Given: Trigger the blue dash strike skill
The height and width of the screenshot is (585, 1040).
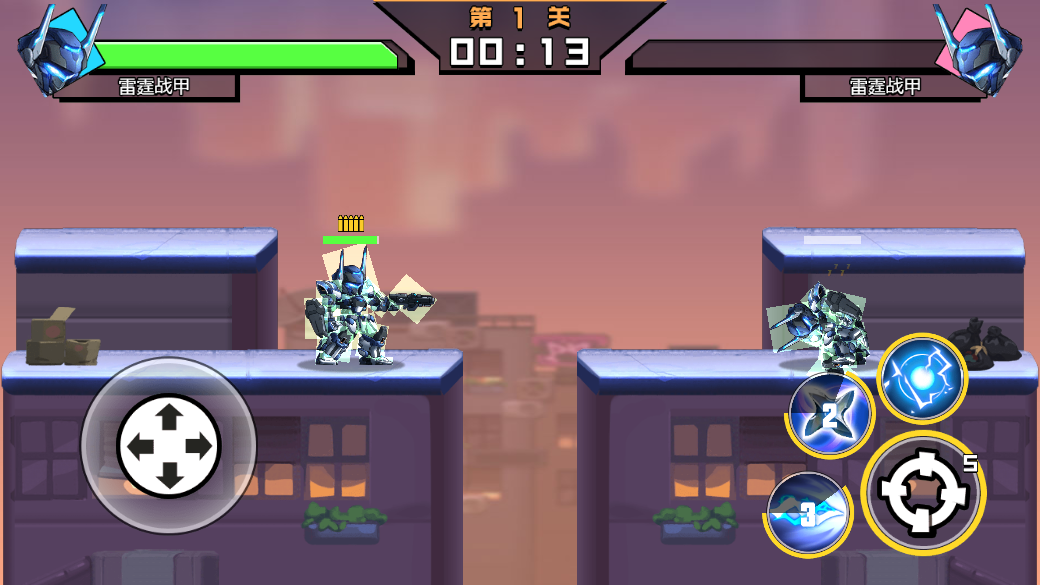Looking at the screenshot, I should tap(808, 514).
